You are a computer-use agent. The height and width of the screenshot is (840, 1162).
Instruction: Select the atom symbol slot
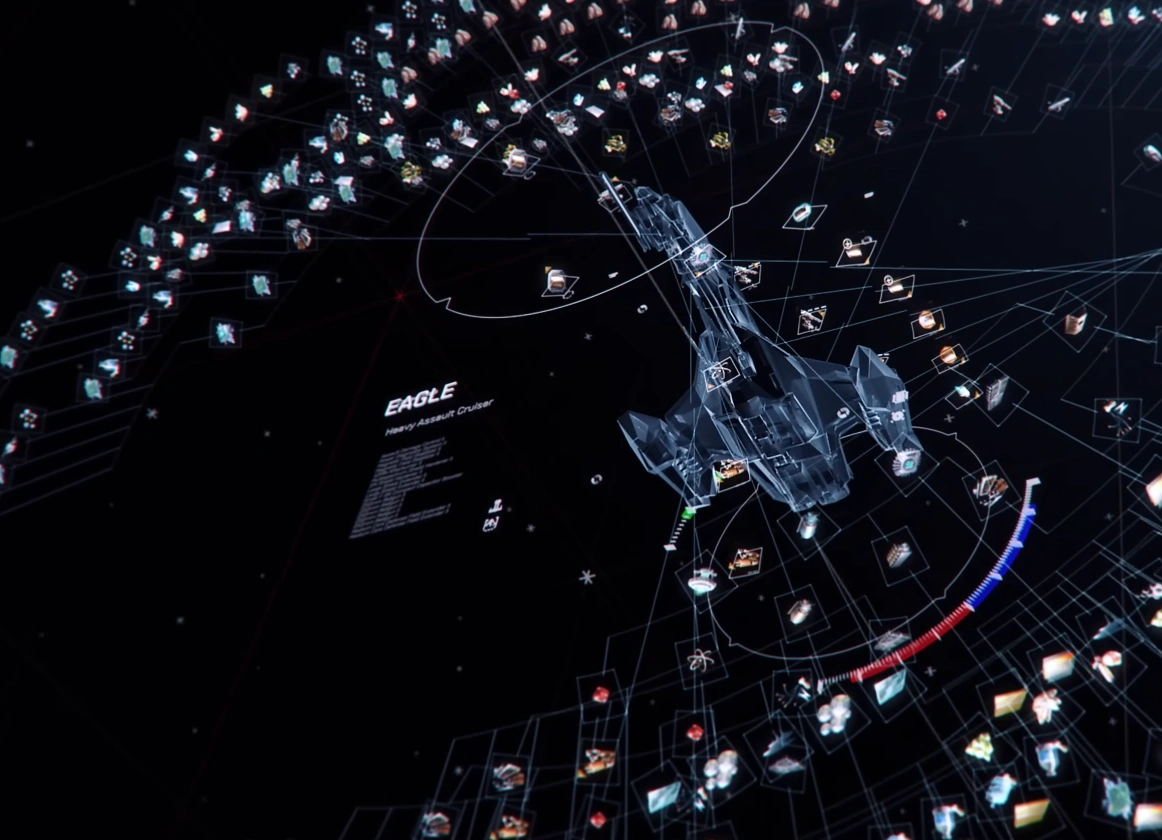pos(699,660)
